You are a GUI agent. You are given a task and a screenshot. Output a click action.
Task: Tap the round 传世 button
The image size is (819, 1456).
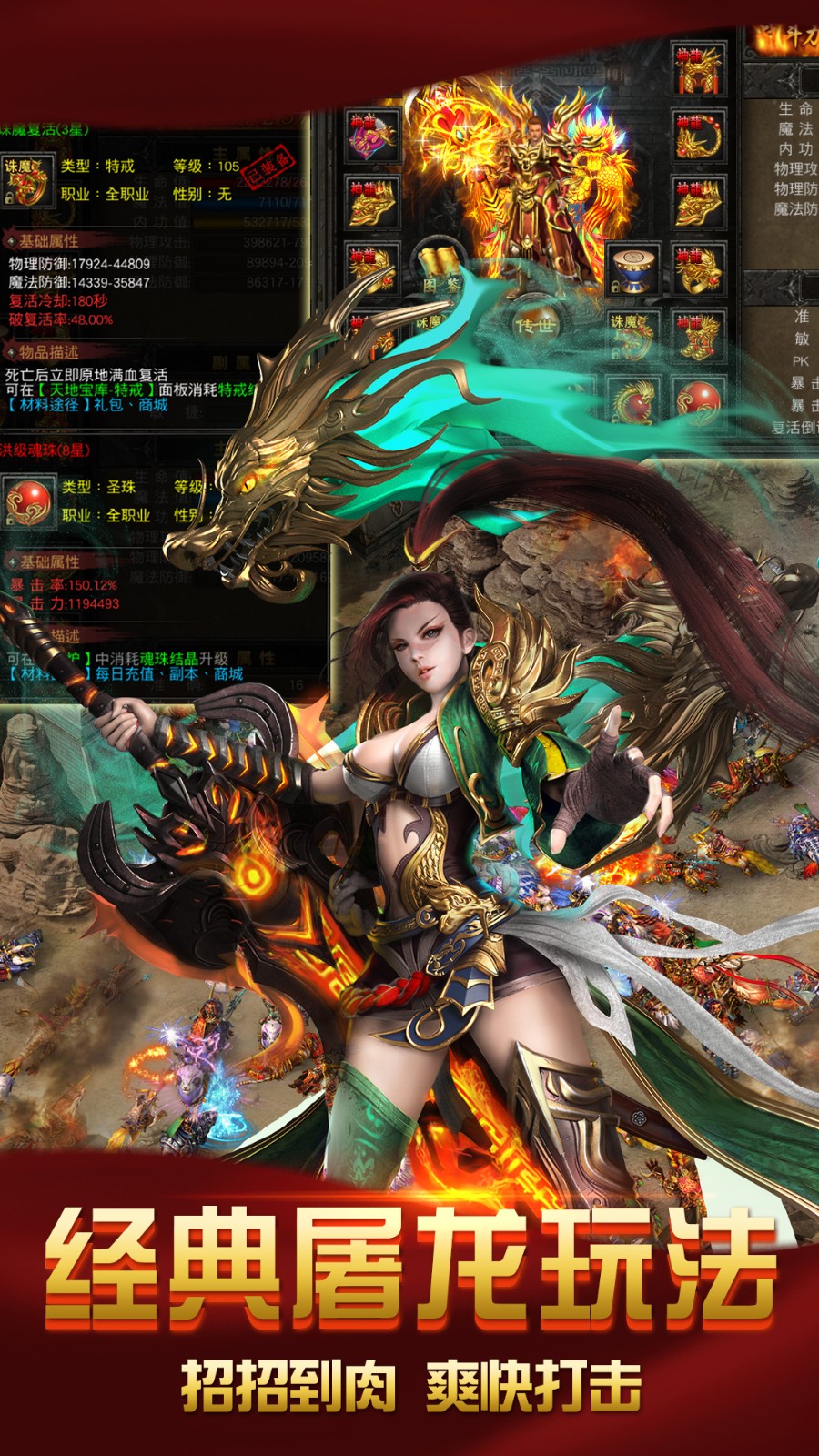click(x=534, y=325)
